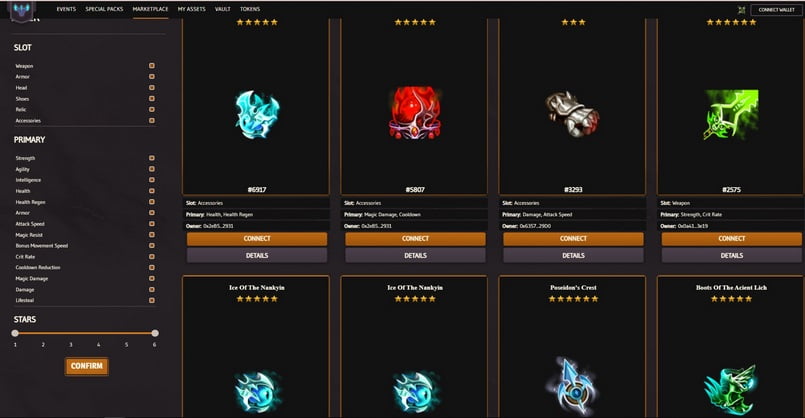Confirm the selected filters
805x418 pixels.
click(x=87, y=366)
